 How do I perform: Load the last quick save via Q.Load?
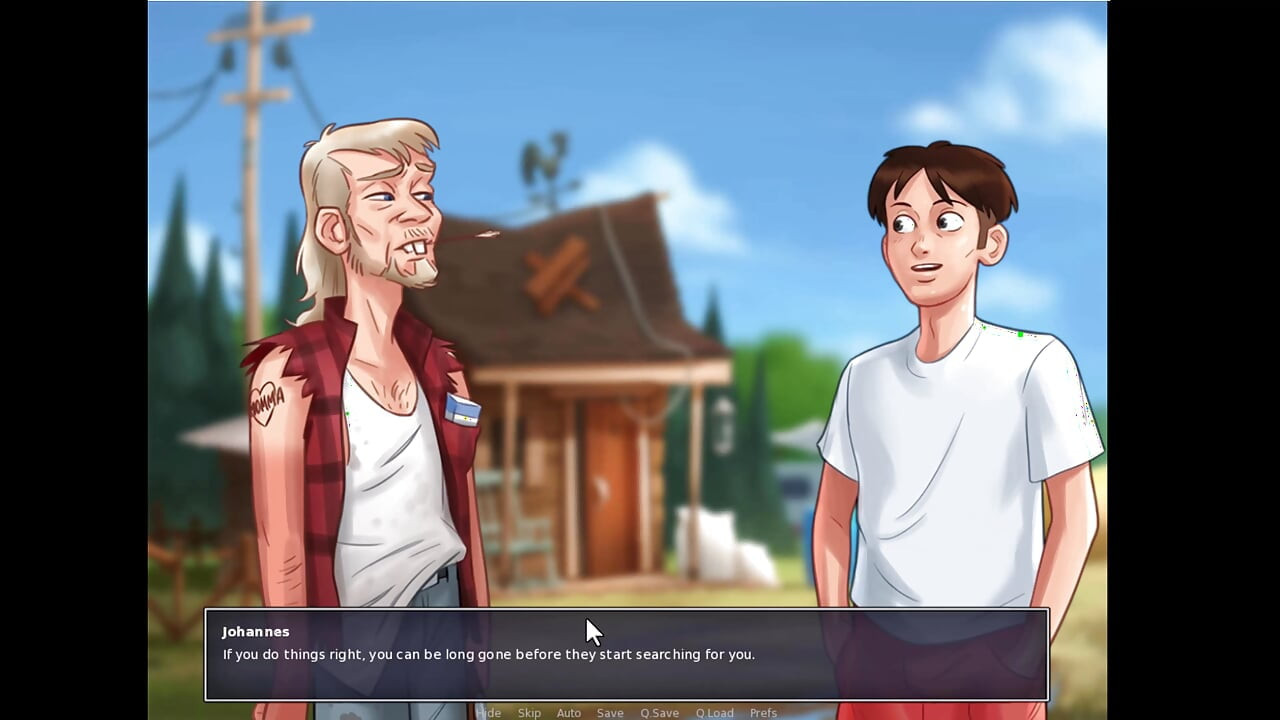coord(714,712)
